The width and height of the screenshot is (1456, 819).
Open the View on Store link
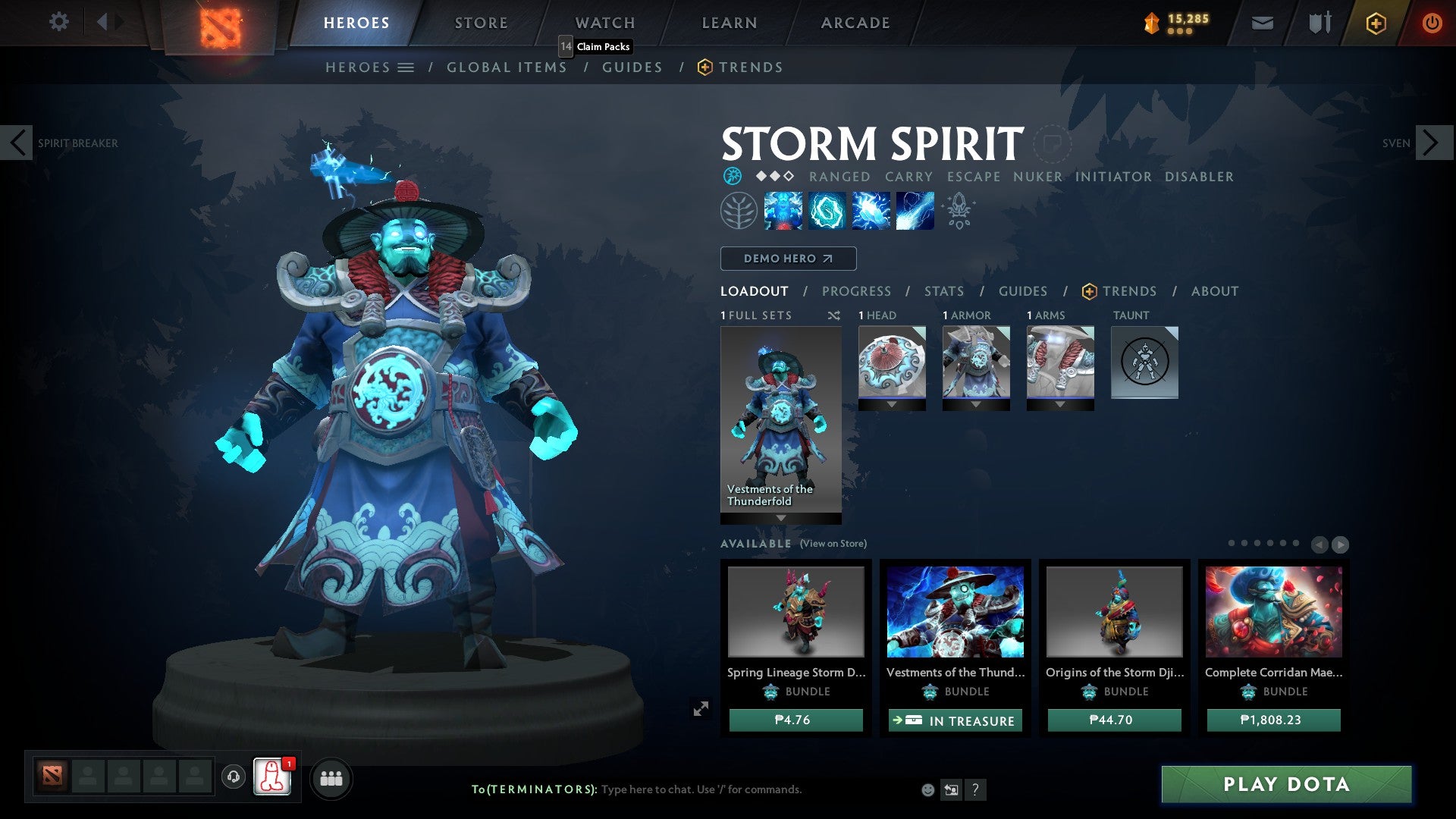pos(833,544)
